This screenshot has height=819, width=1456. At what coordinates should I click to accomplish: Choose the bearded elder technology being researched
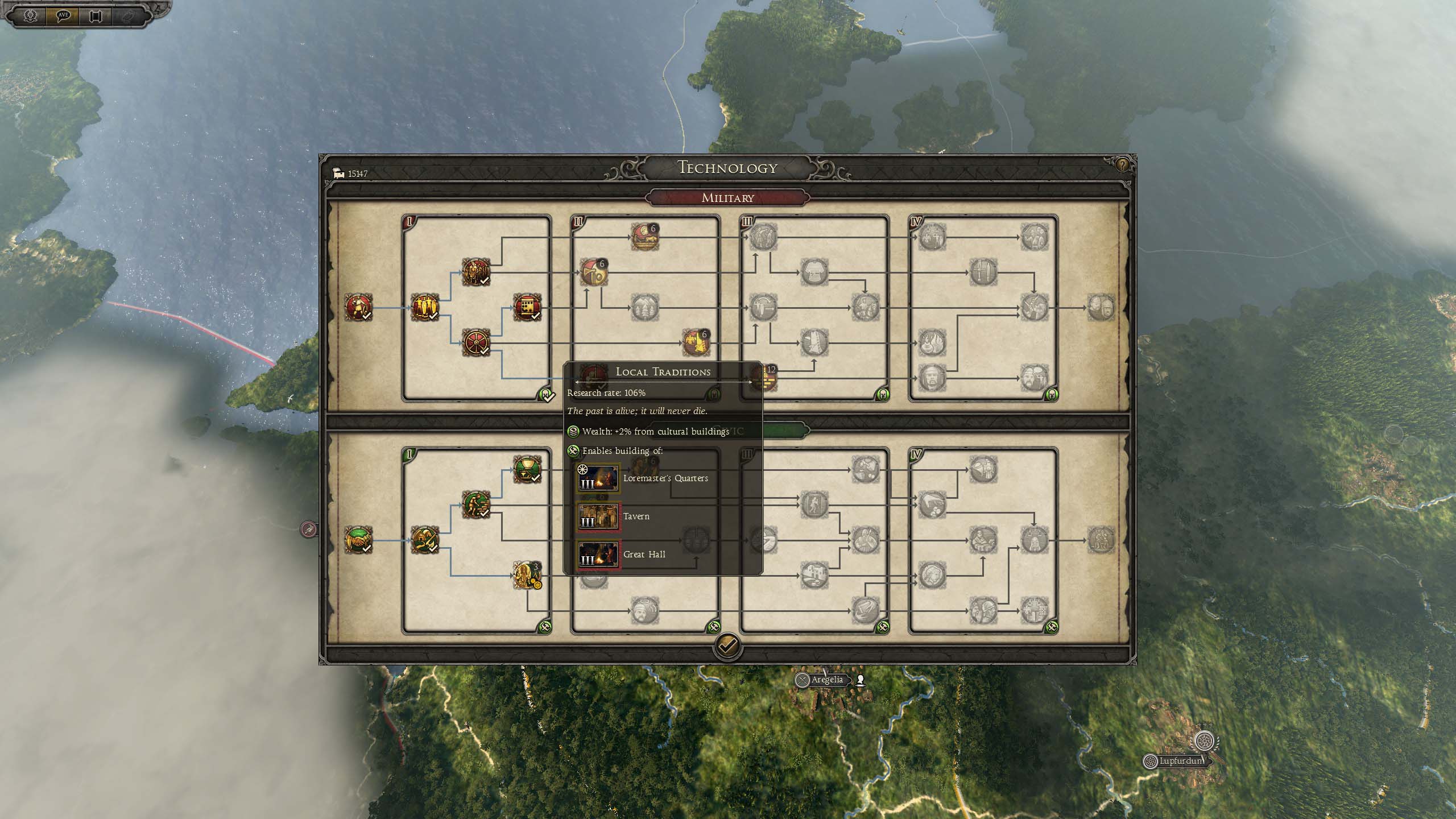point(527,575)
